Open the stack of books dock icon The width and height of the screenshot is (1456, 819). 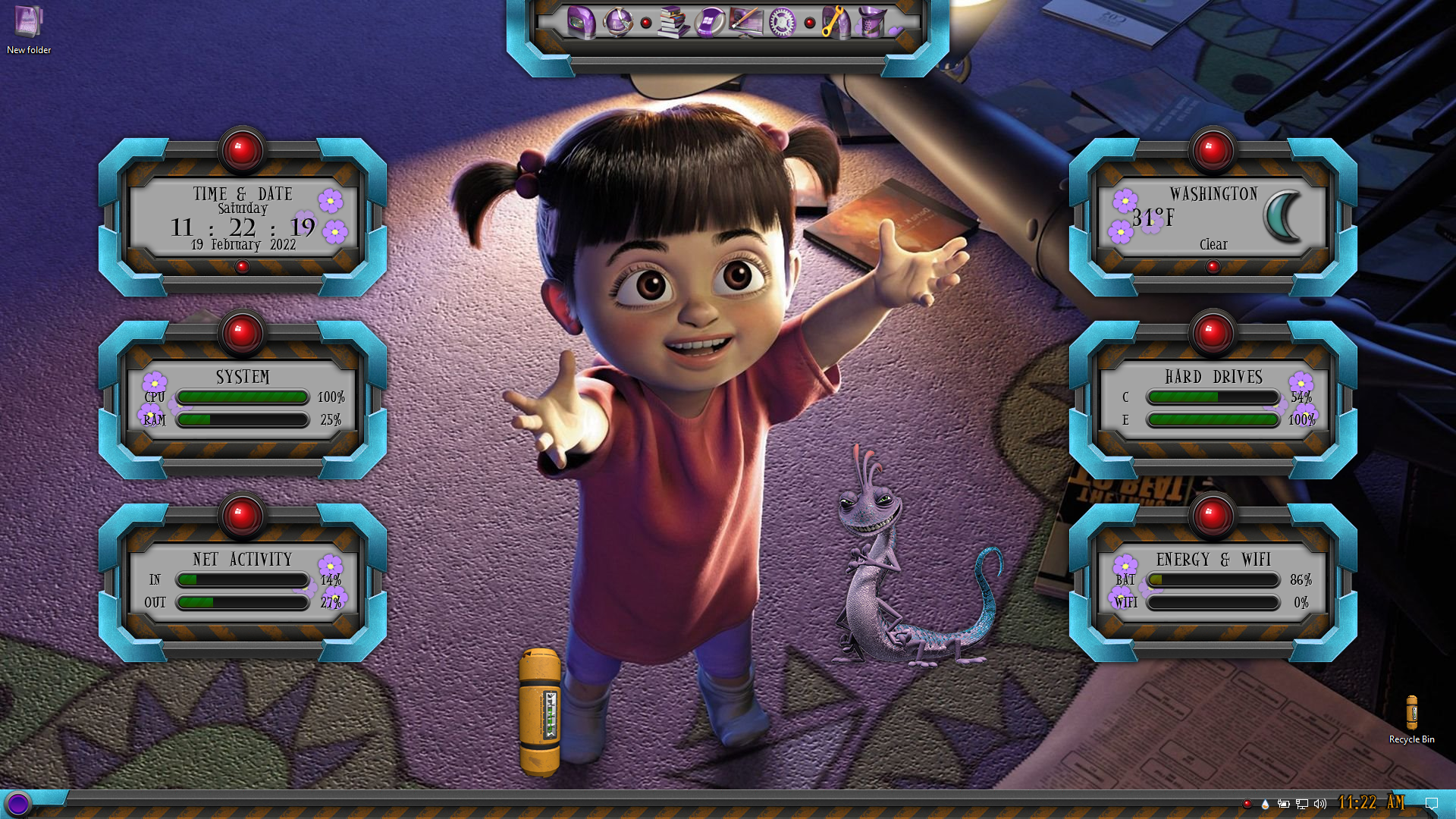tap(672, 22)
